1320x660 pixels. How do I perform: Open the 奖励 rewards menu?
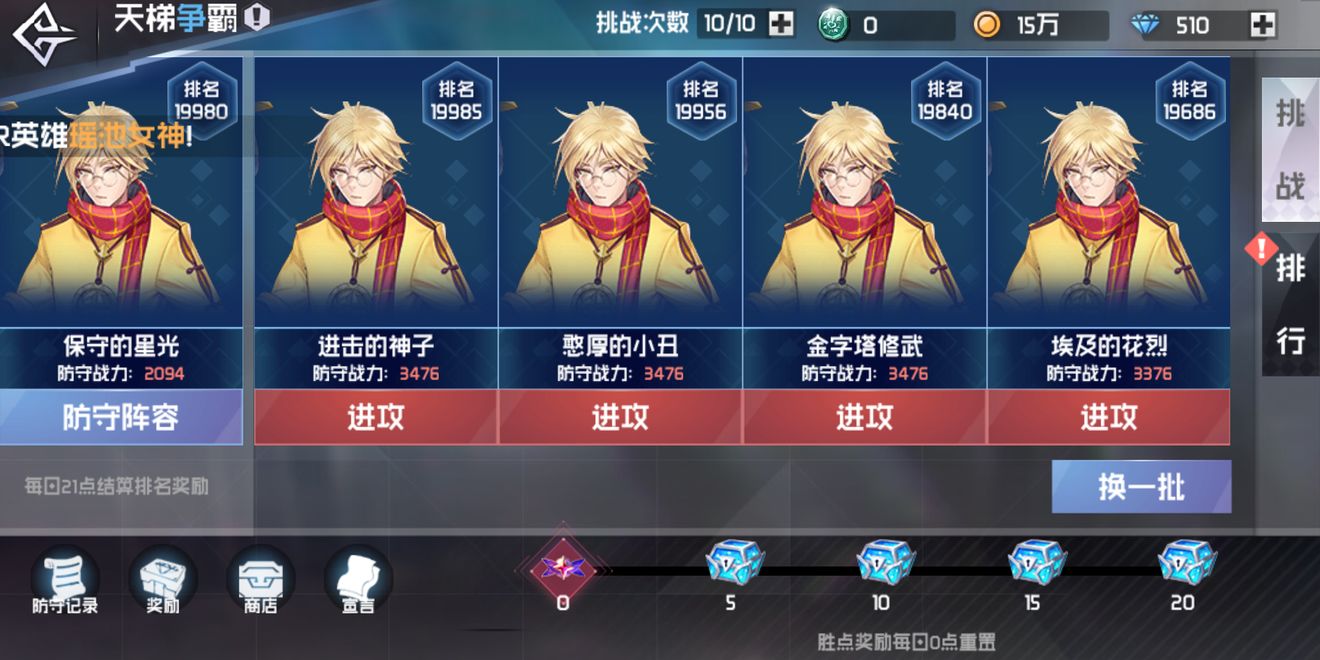point(162,580)
